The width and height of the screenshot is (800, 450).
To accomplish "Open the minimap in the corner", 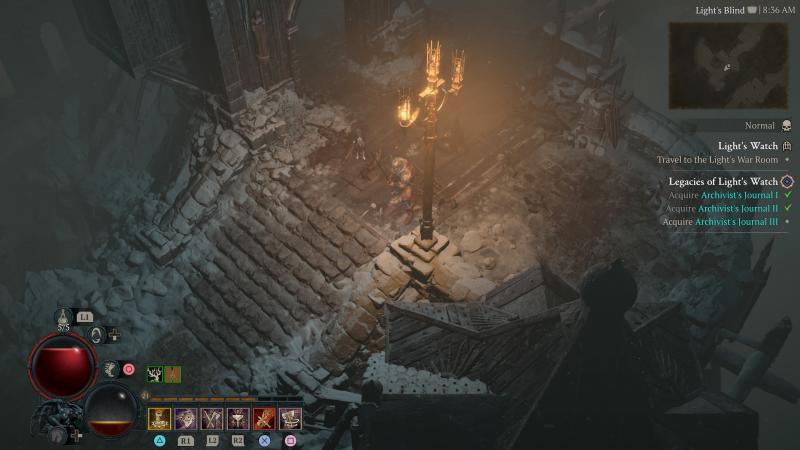I will point(728,64).
